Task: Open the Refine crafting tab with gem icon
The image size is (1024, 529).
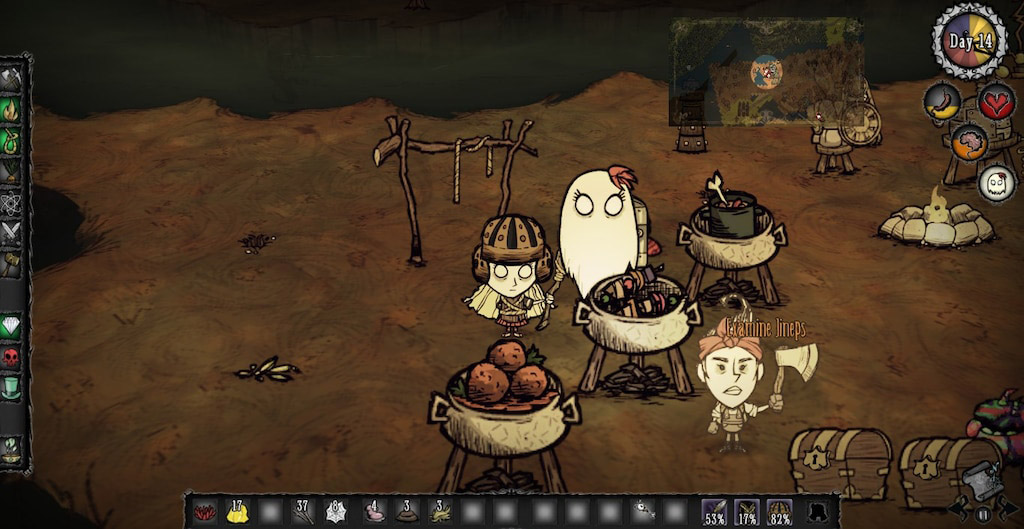Action: coord(12,326)
